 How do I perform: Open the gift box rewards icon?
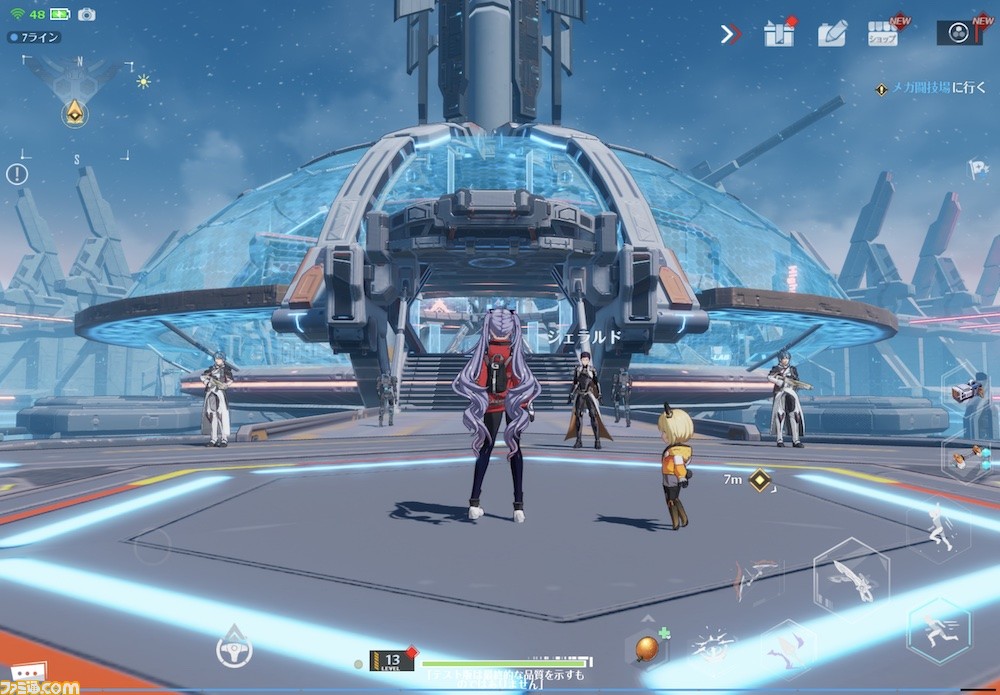tap(779, 33)
